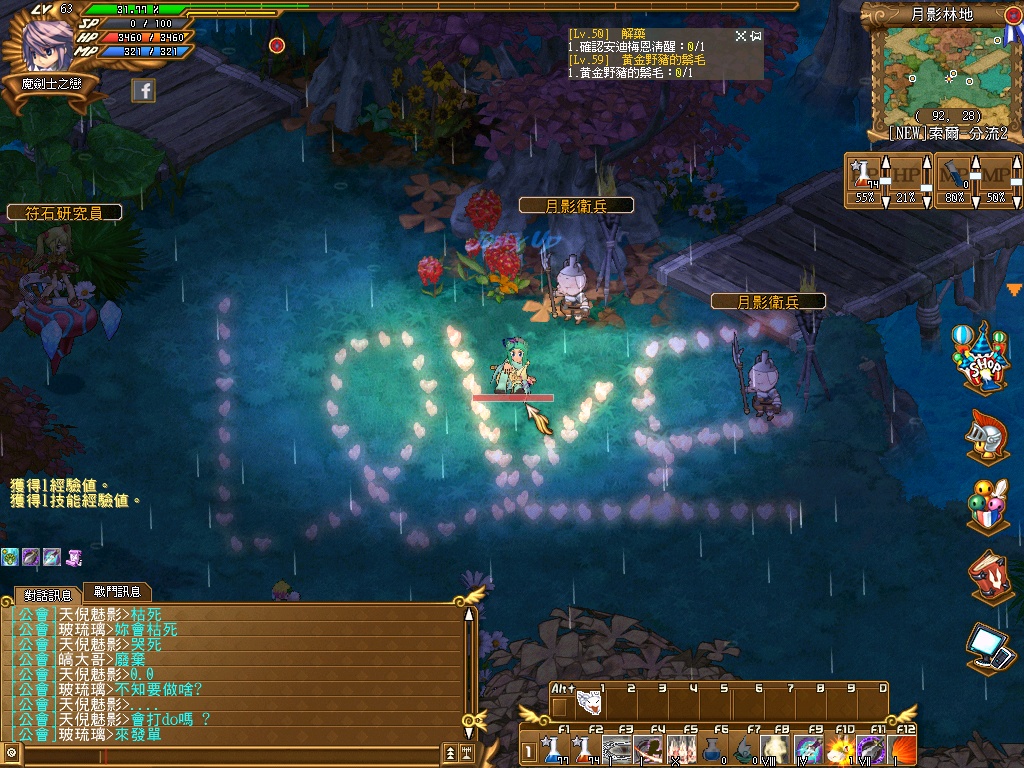This screenshot has height=768, width=1024.
Task: Click the colorful balloons face icon
Action: point(987,506)
